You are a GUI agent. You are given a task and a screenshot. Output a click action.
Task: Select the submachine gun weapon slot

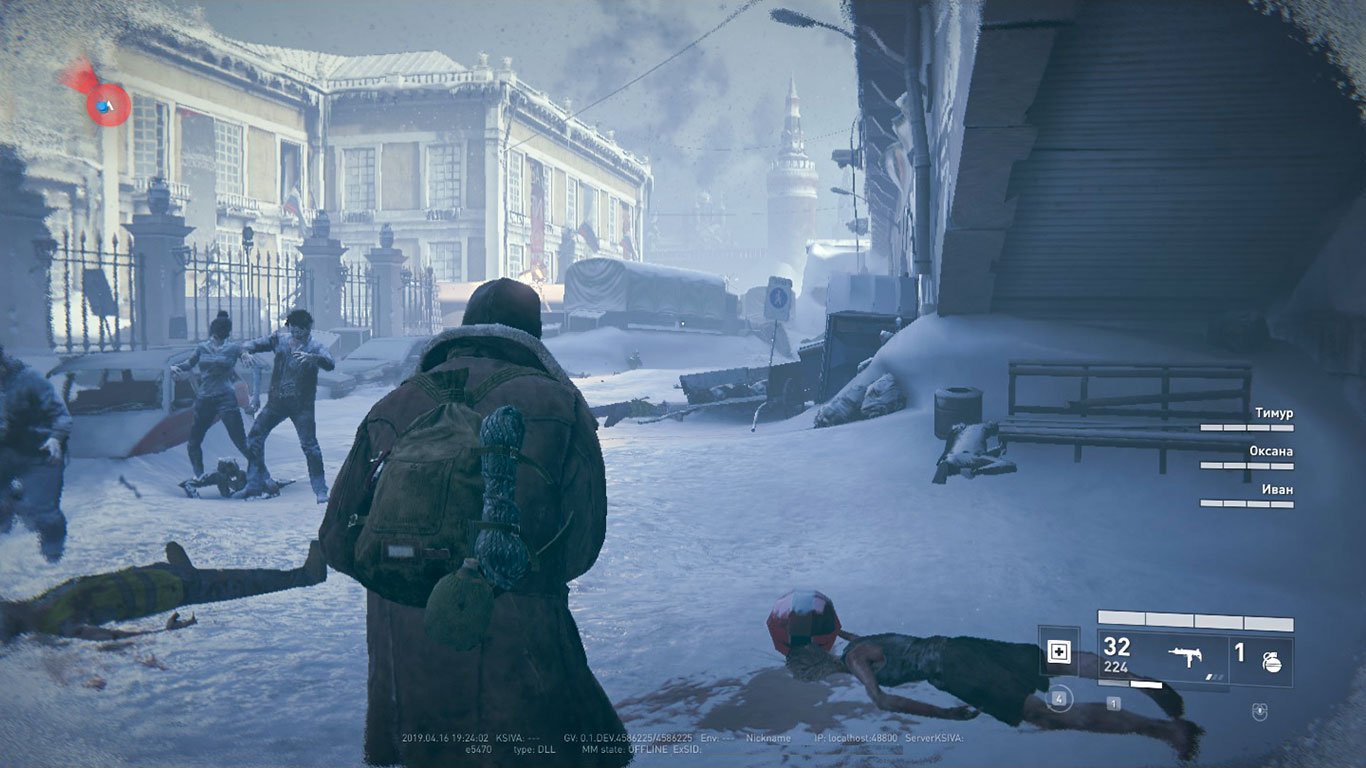(x=1187, y=656)
